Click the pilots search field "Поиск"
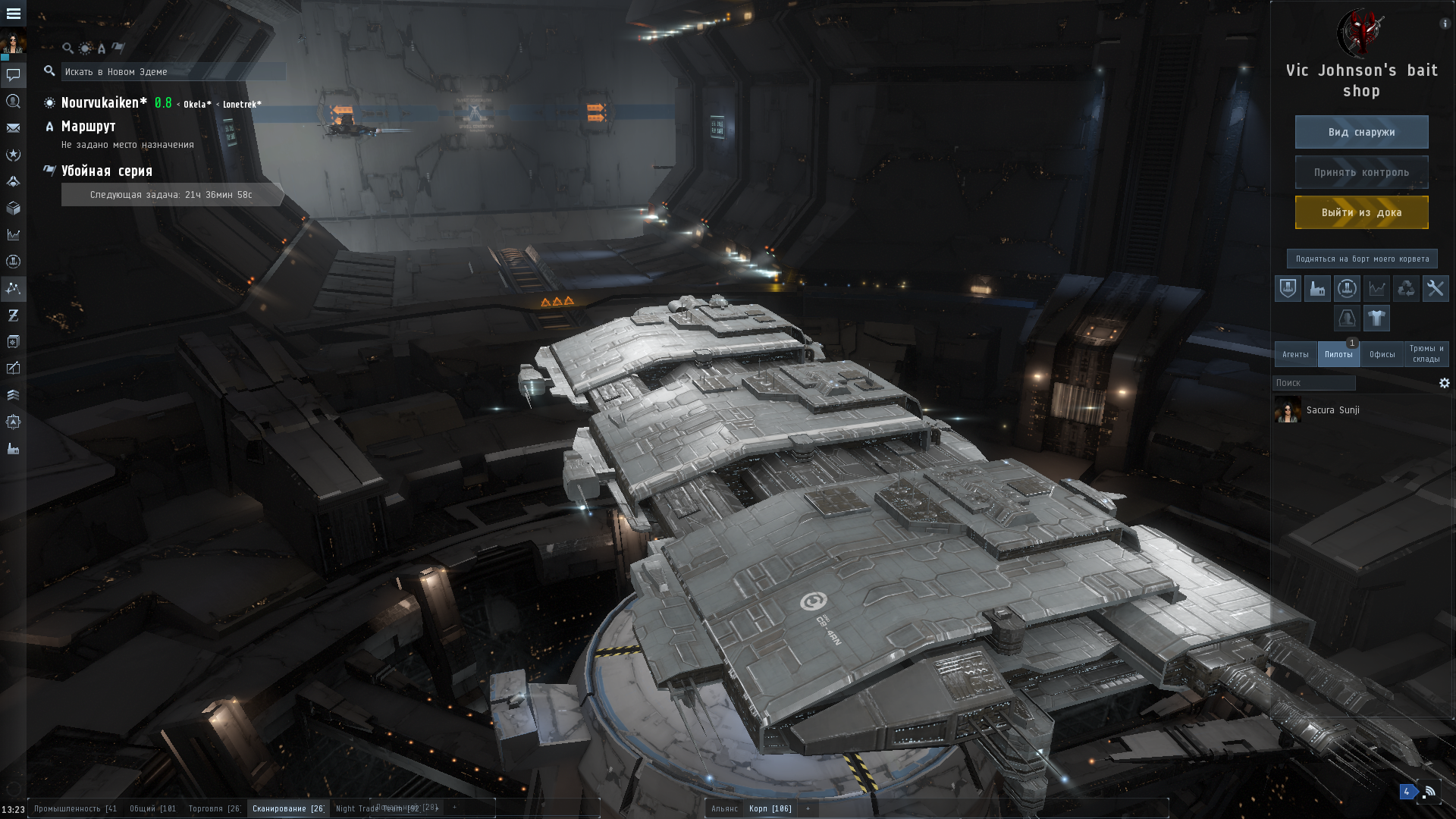 pos(1313,383)
